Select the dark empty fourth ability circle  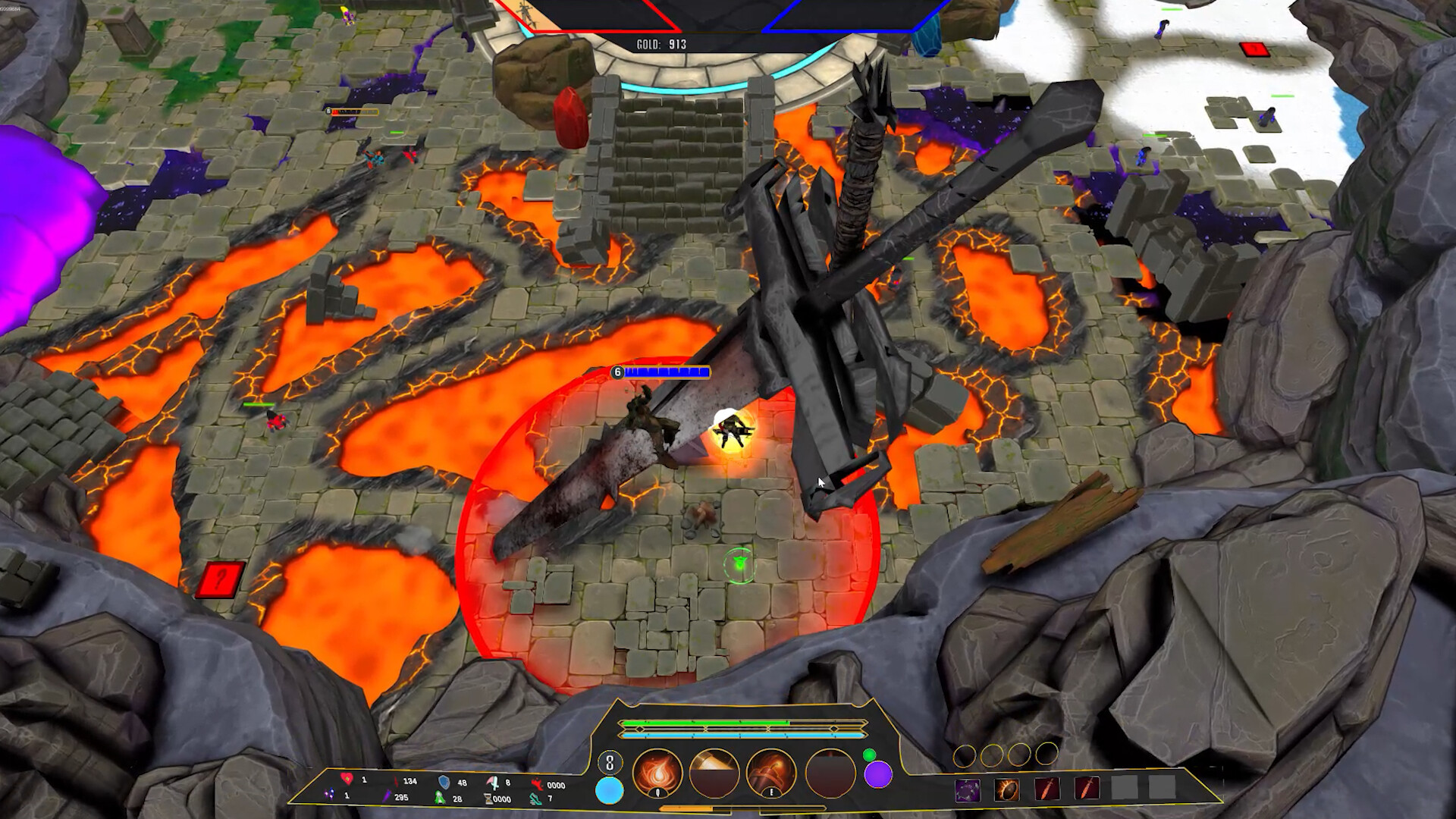coord(830,773)
